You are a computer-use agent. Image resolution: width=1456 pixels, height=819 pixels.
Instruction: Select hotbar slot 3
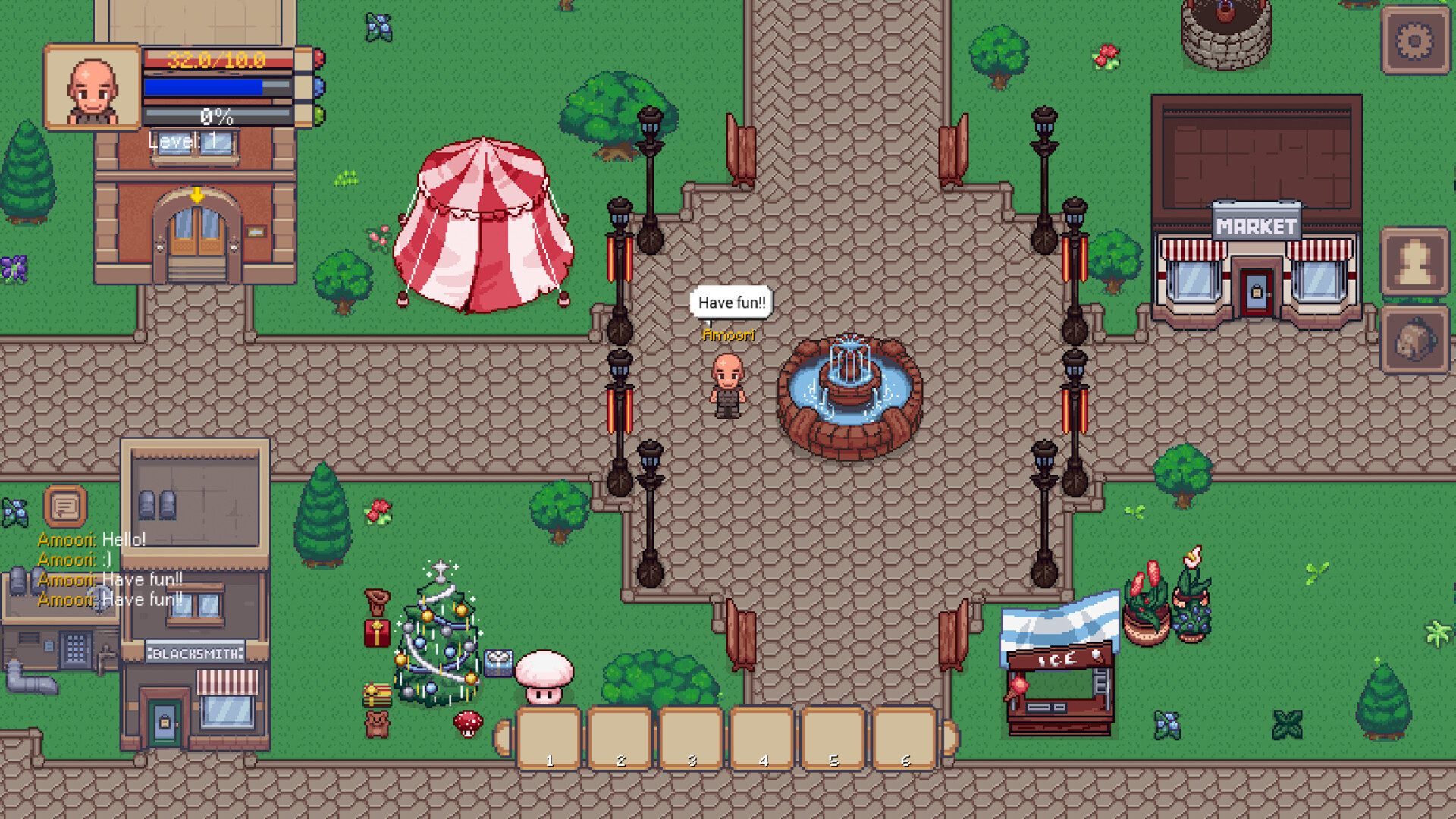pyautogui.click(x=692, y=739)
